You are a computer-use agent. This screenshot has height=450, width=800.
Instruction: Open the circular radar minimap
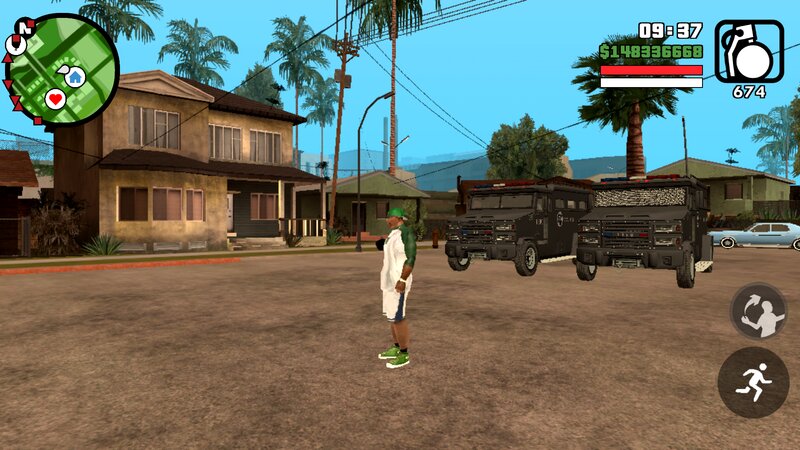point(62,69)
